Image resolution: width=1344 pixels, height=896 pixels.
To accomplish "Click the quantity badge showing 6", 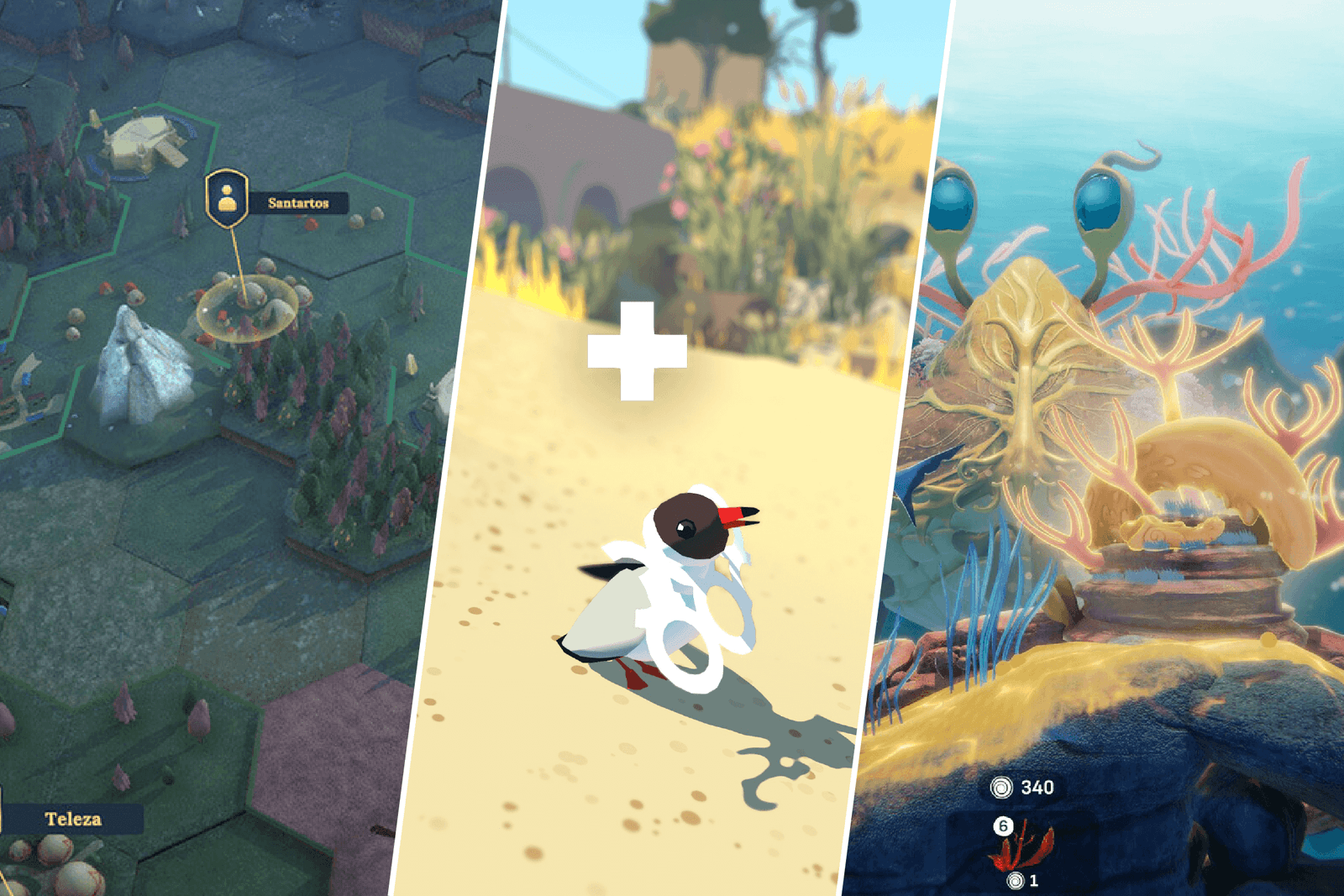I will [x=1003, y=825].
